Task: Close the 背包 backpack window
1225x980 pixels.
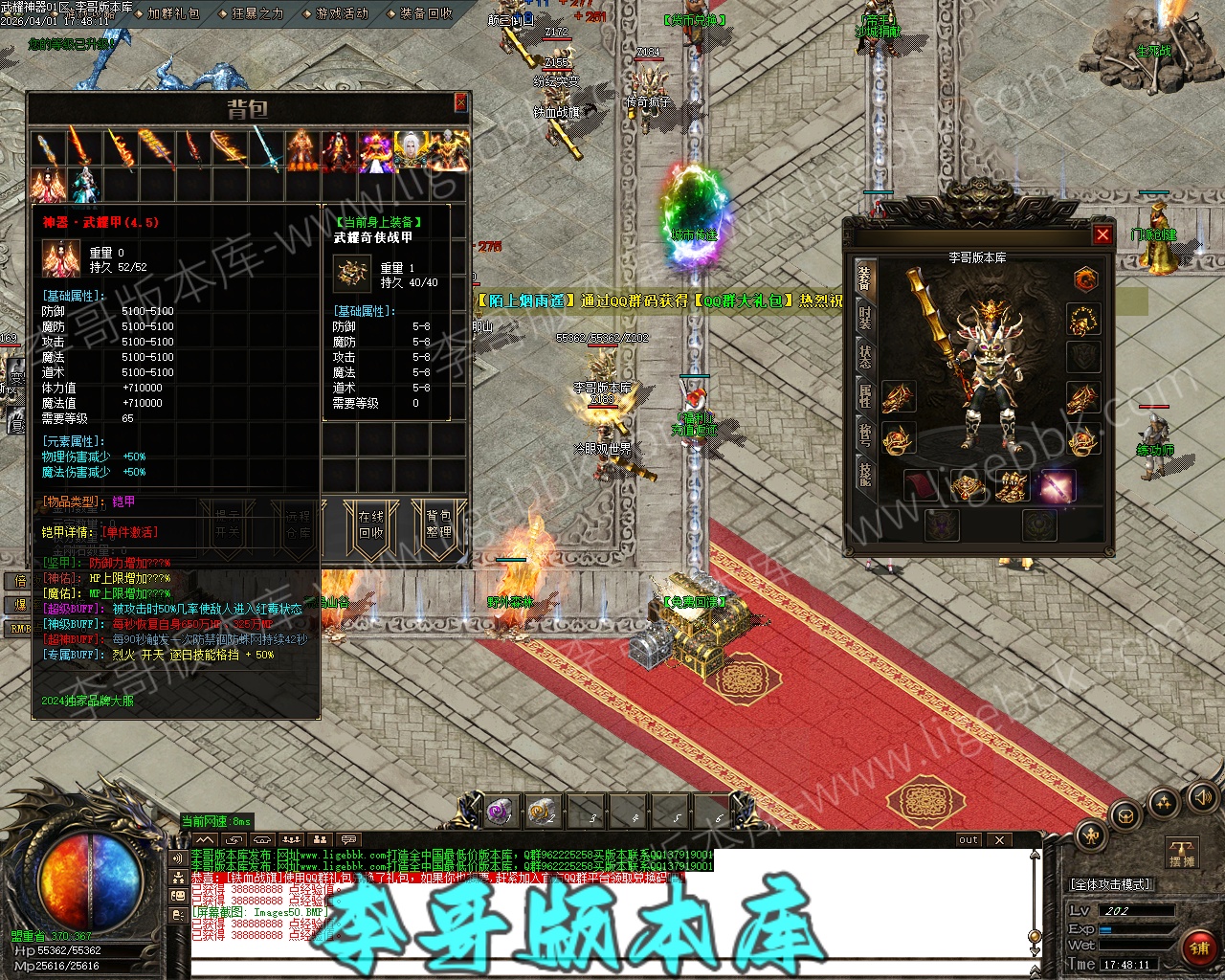Action: click(x=460, y=102)
